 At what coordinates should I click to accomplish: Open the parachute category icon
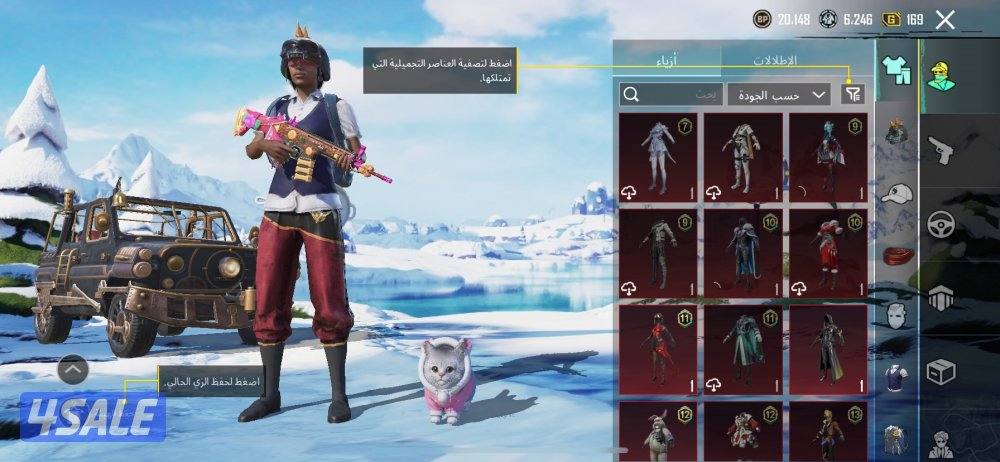tap(941, 297)
